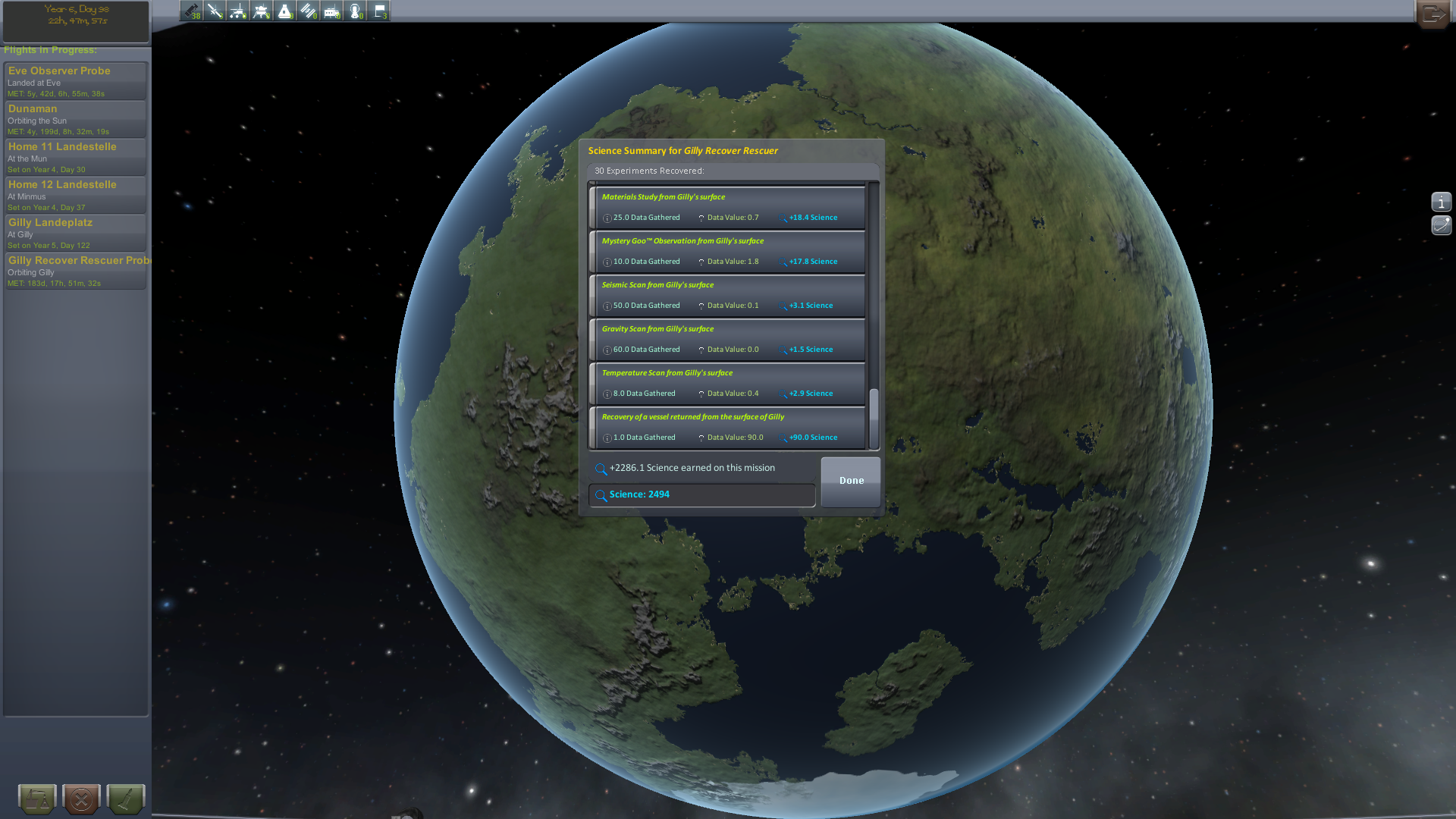Screen dimensions: 1456x819
Task: Choose the Dunaman flight entry
Action: click(75, 119)
